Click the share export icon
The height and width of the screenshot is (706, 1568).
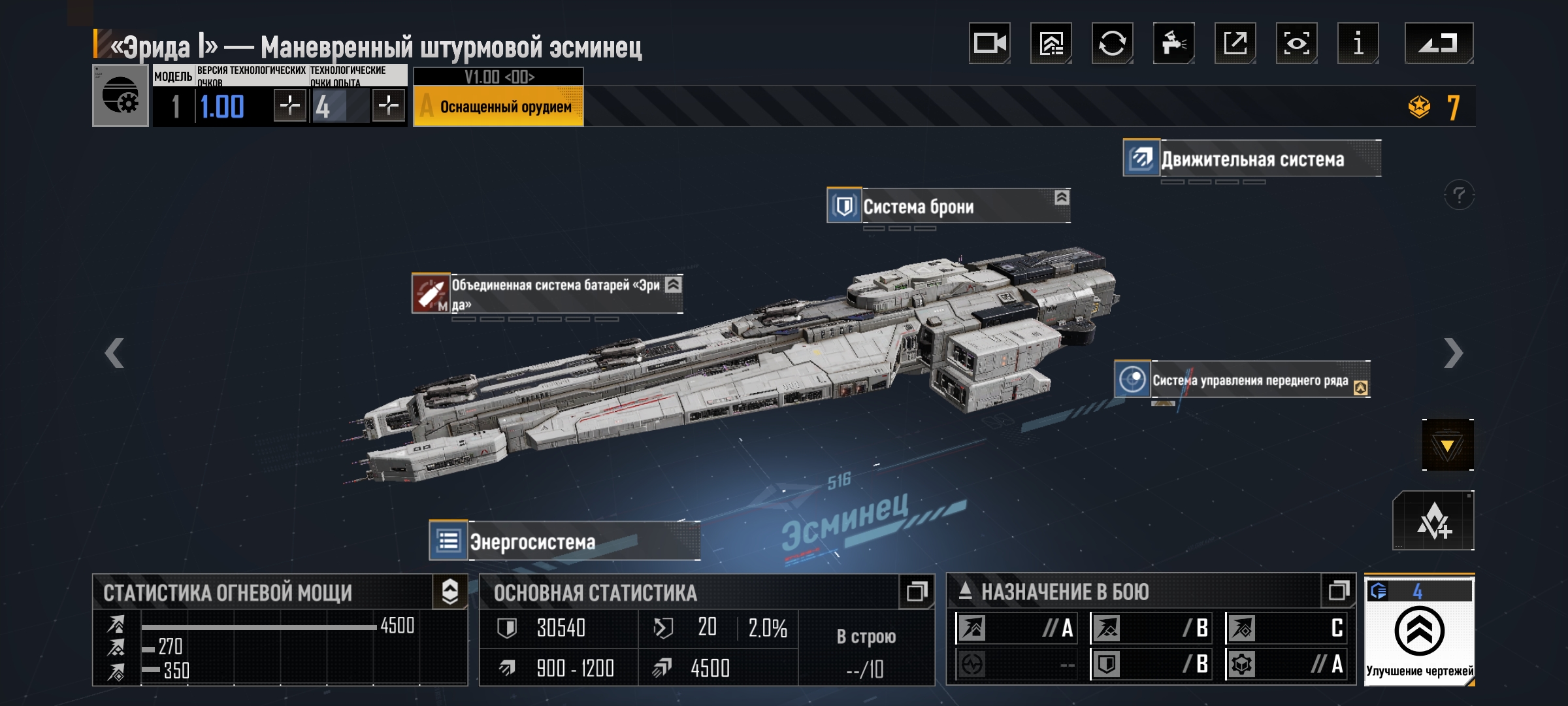[x=1235, y=44]
